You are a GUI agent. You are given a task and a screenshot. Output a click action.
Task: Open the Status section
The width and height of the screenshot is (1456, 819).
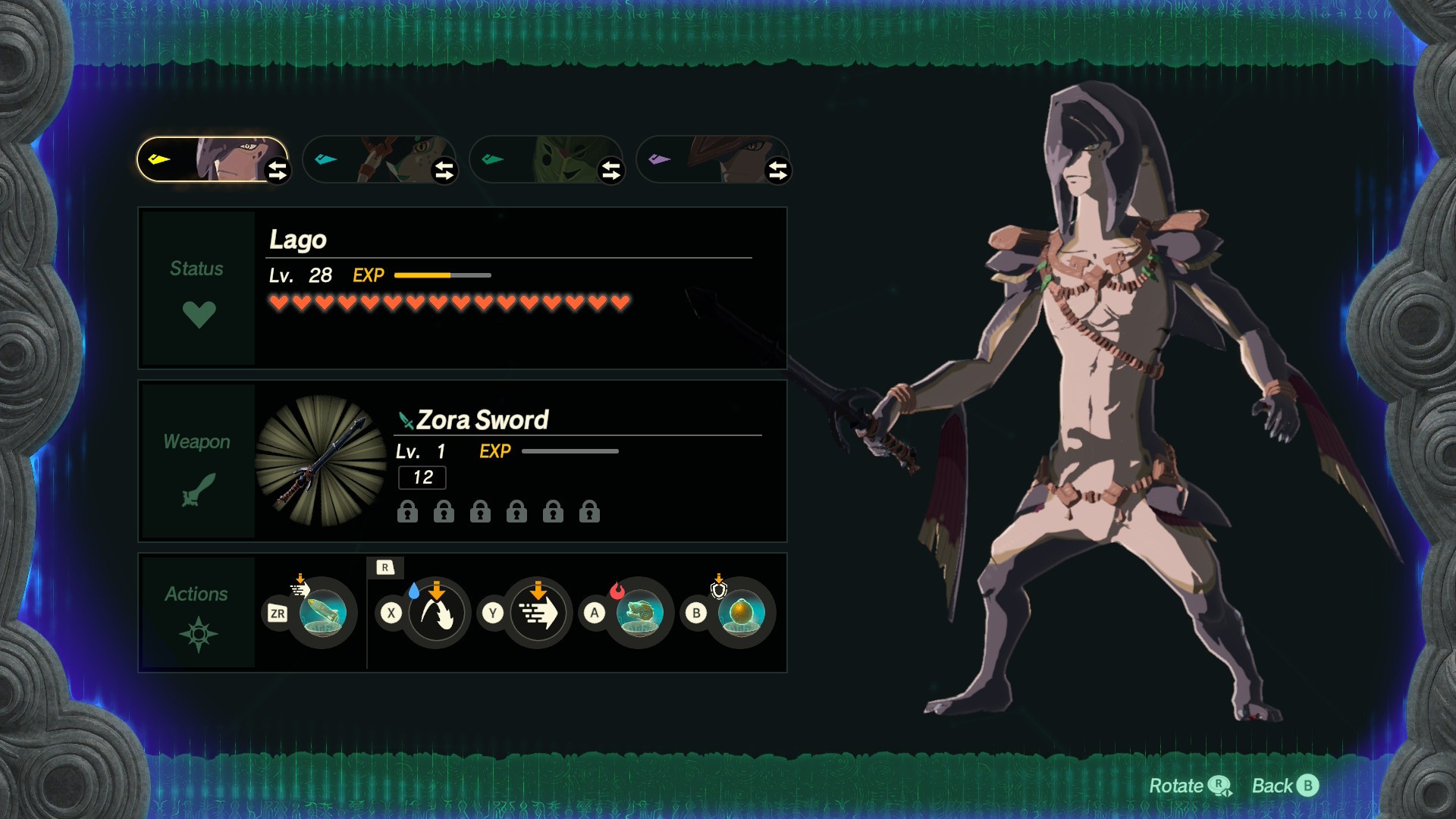click(x=197, y=288)
